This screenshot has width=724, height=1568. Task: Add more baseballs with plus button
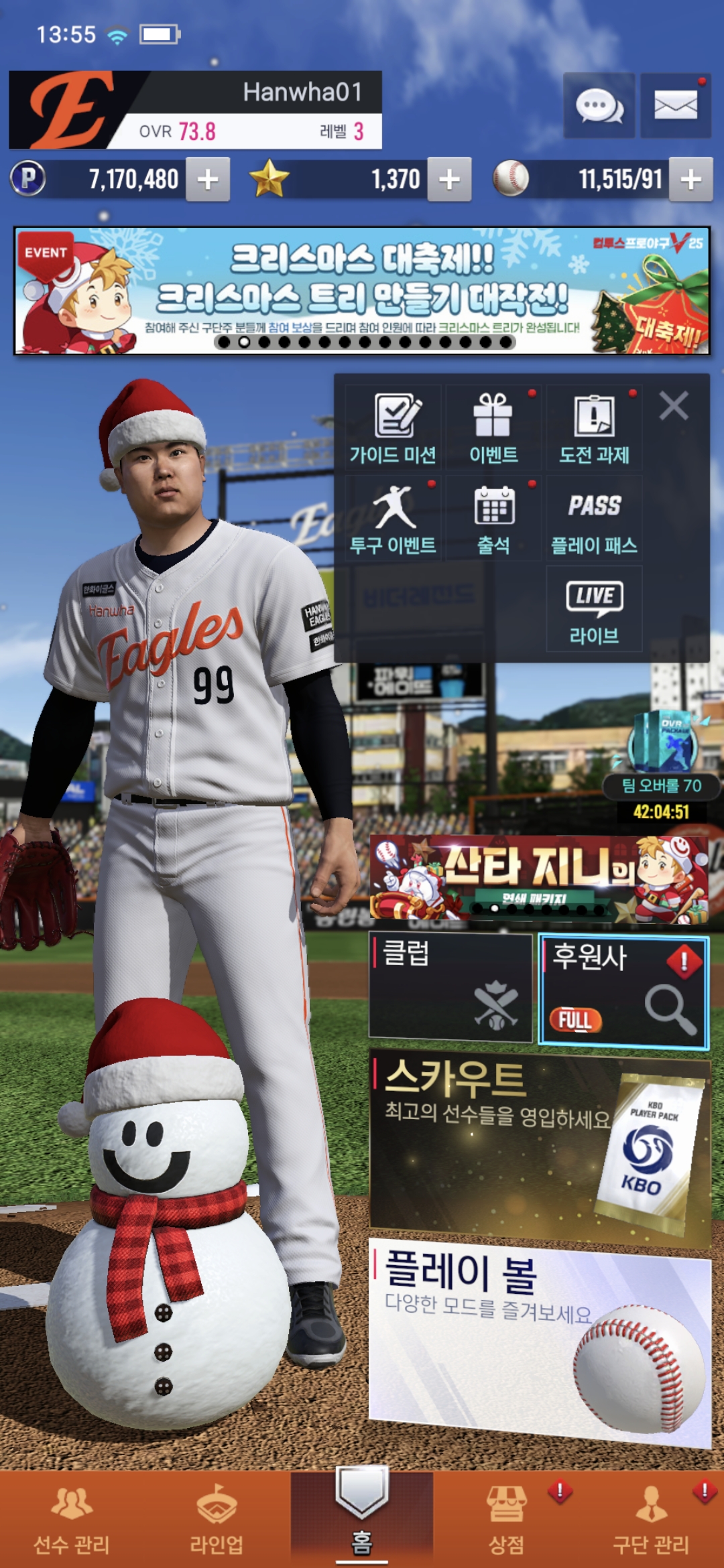coord(690,180)
